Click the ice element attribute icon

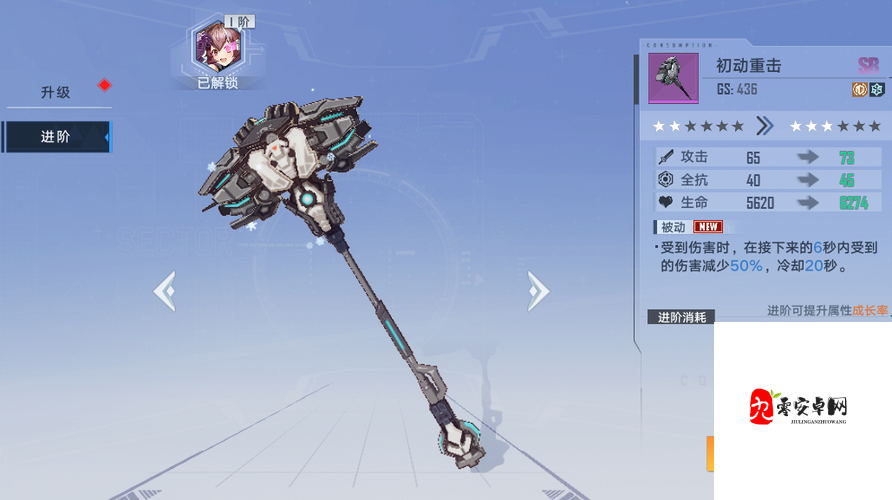(x=877, y=90)
